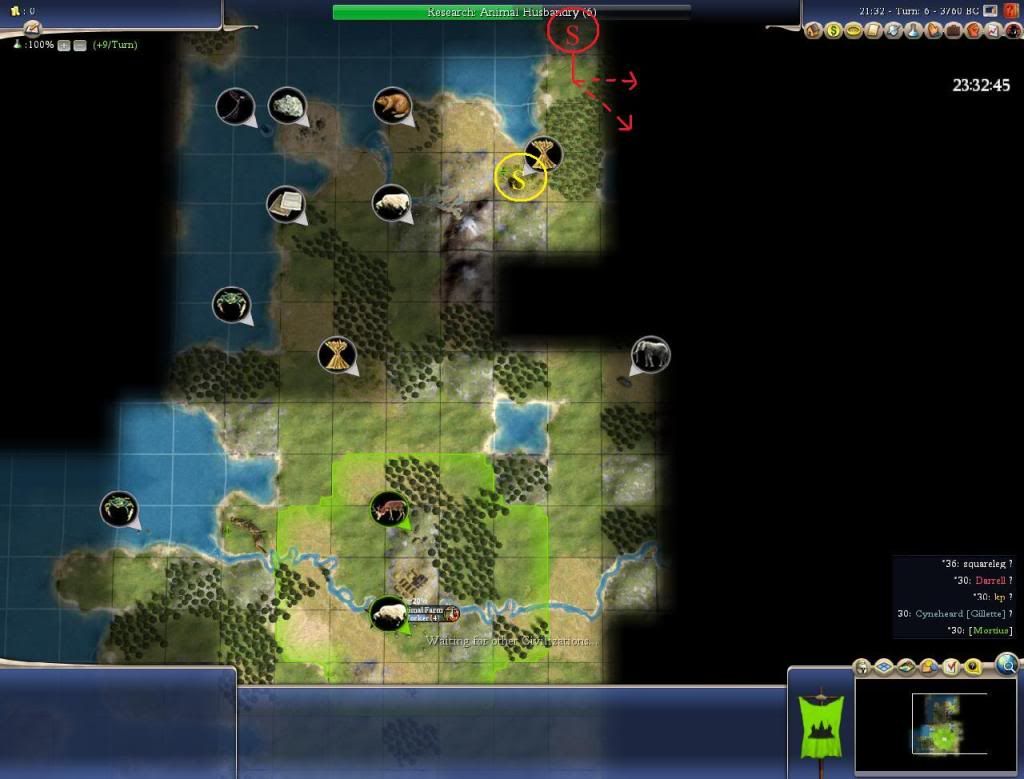Open the Financial Advisor dollar icon
This screenshot has width=1024, height=779.
(x=835, y=32)
